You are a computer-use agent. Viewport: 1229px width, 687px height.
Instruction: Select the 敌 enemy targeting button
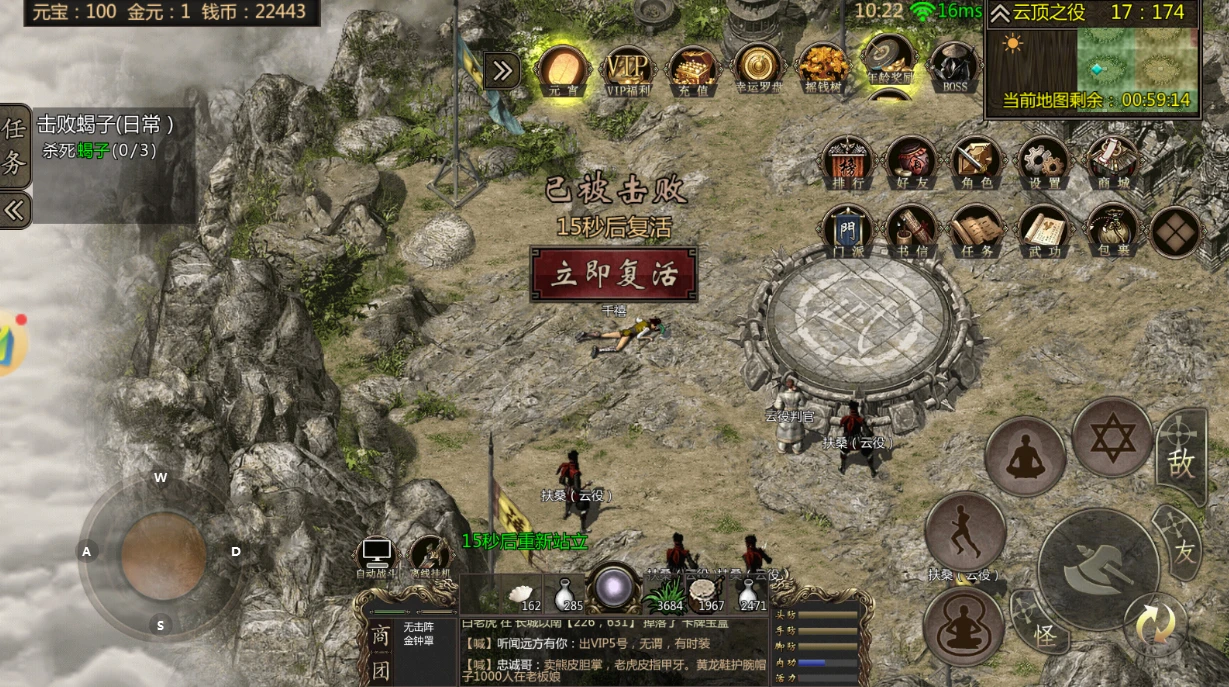coord(1182,459)
